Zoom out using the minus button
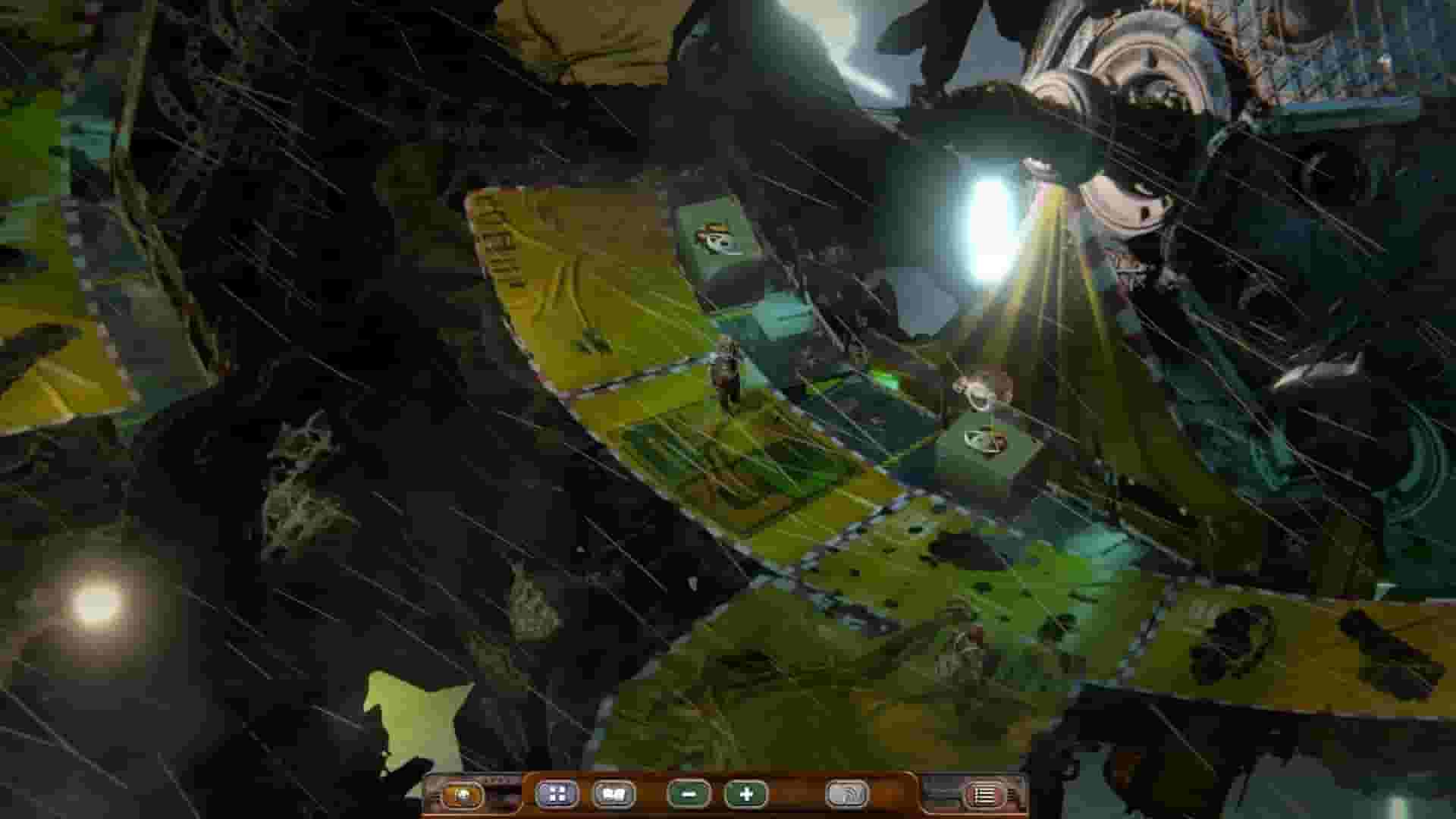This screenshot has height=819, width=1456. click(686, 794)
